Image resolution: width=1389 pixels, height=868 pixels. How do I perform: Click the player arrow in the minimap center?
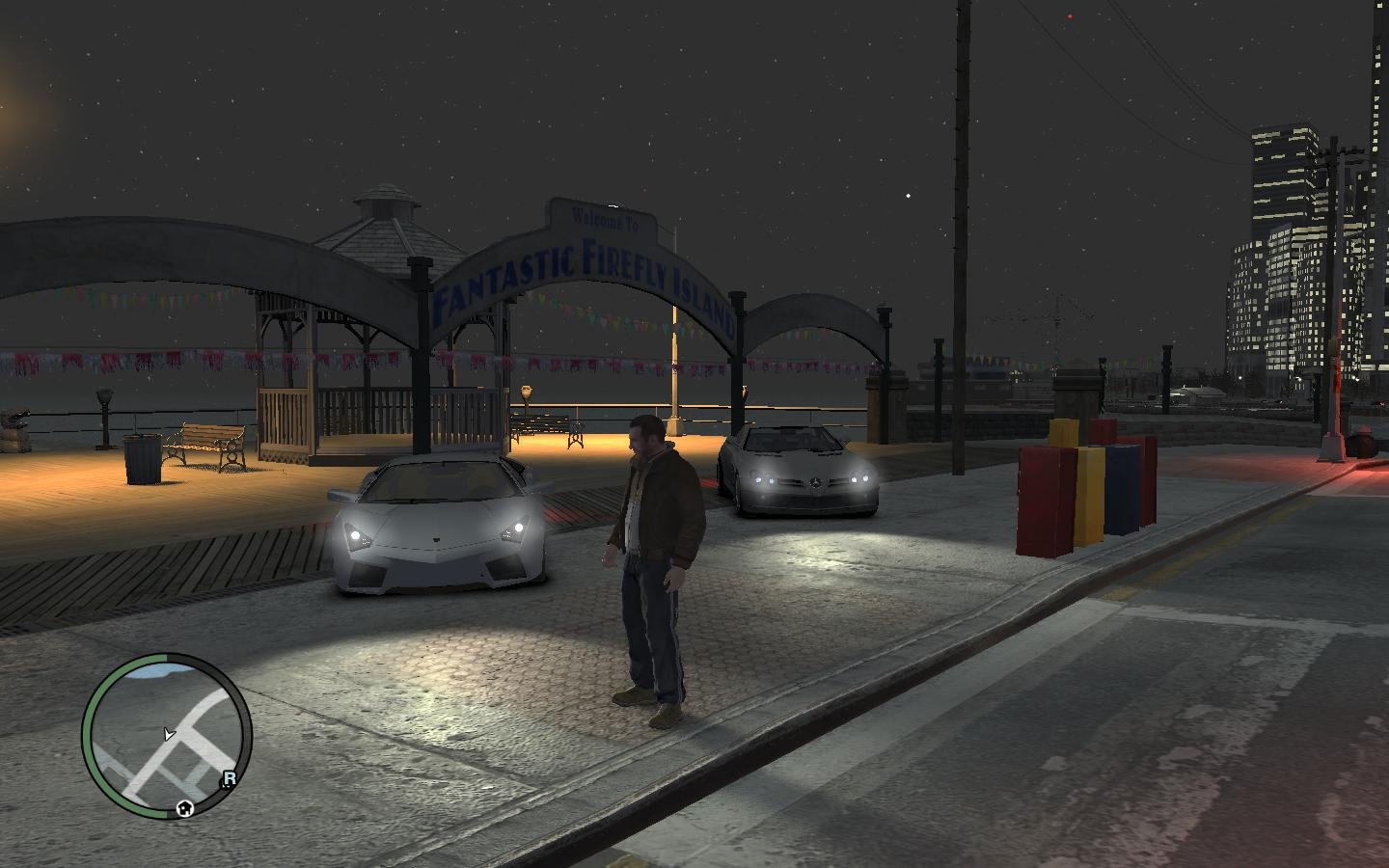169,735
